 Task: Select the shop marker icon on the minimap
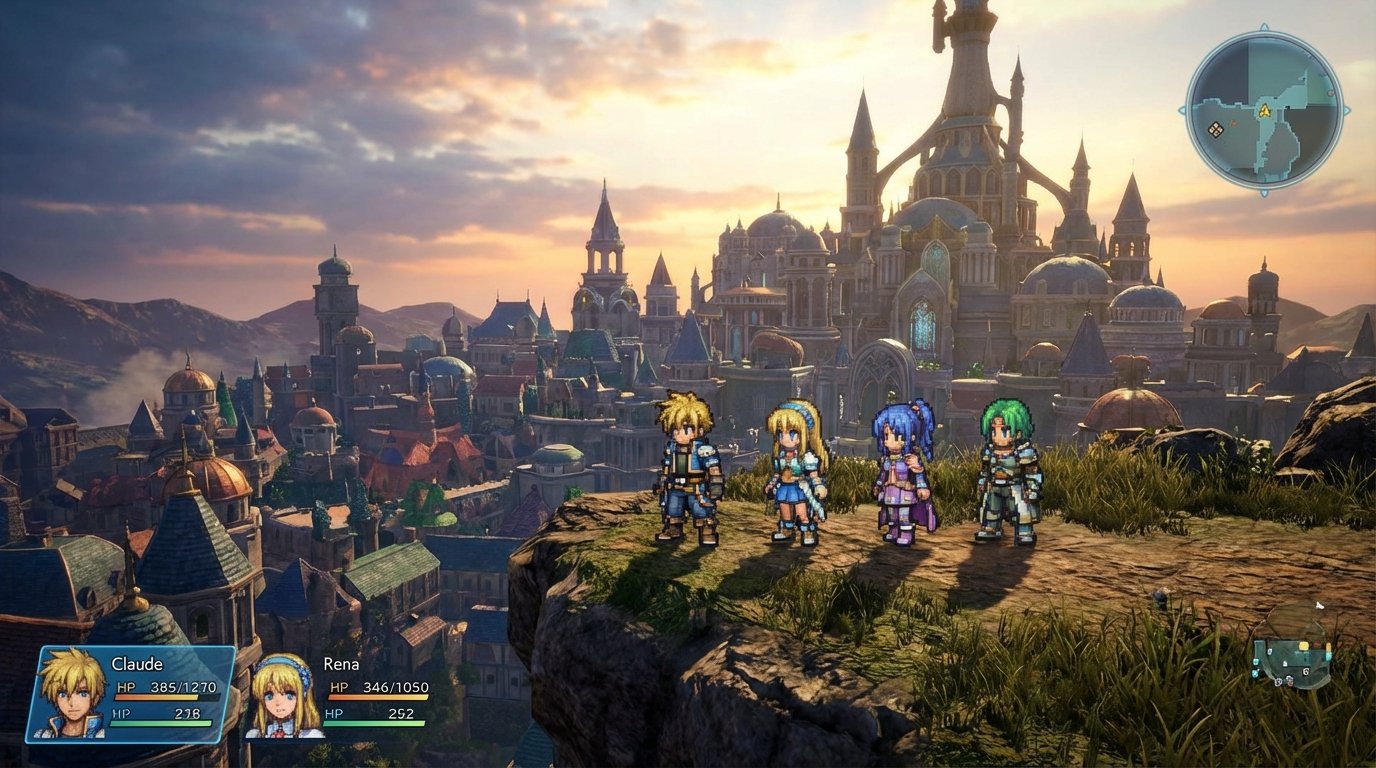(1215, 129)
